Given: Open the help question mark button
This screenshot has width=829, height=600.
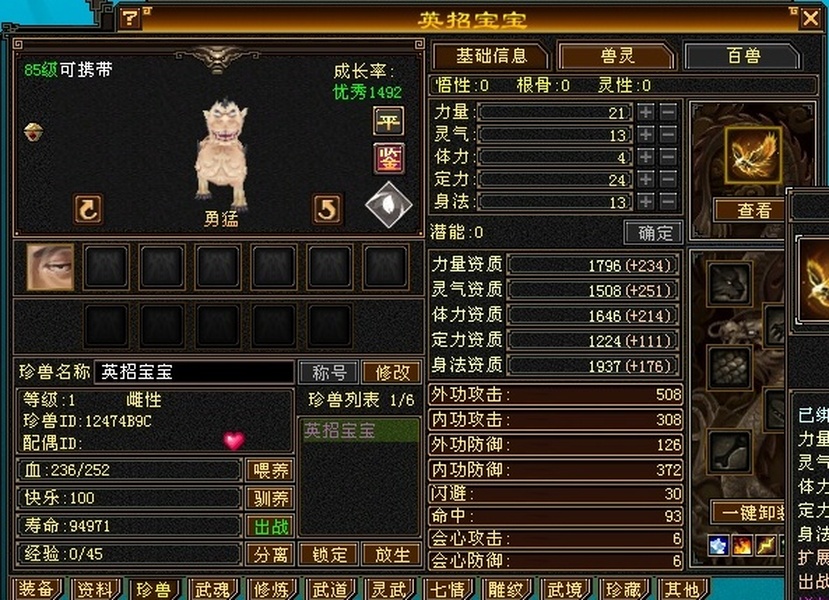Looking at the screenshot, I should click(x=131, y=18).
